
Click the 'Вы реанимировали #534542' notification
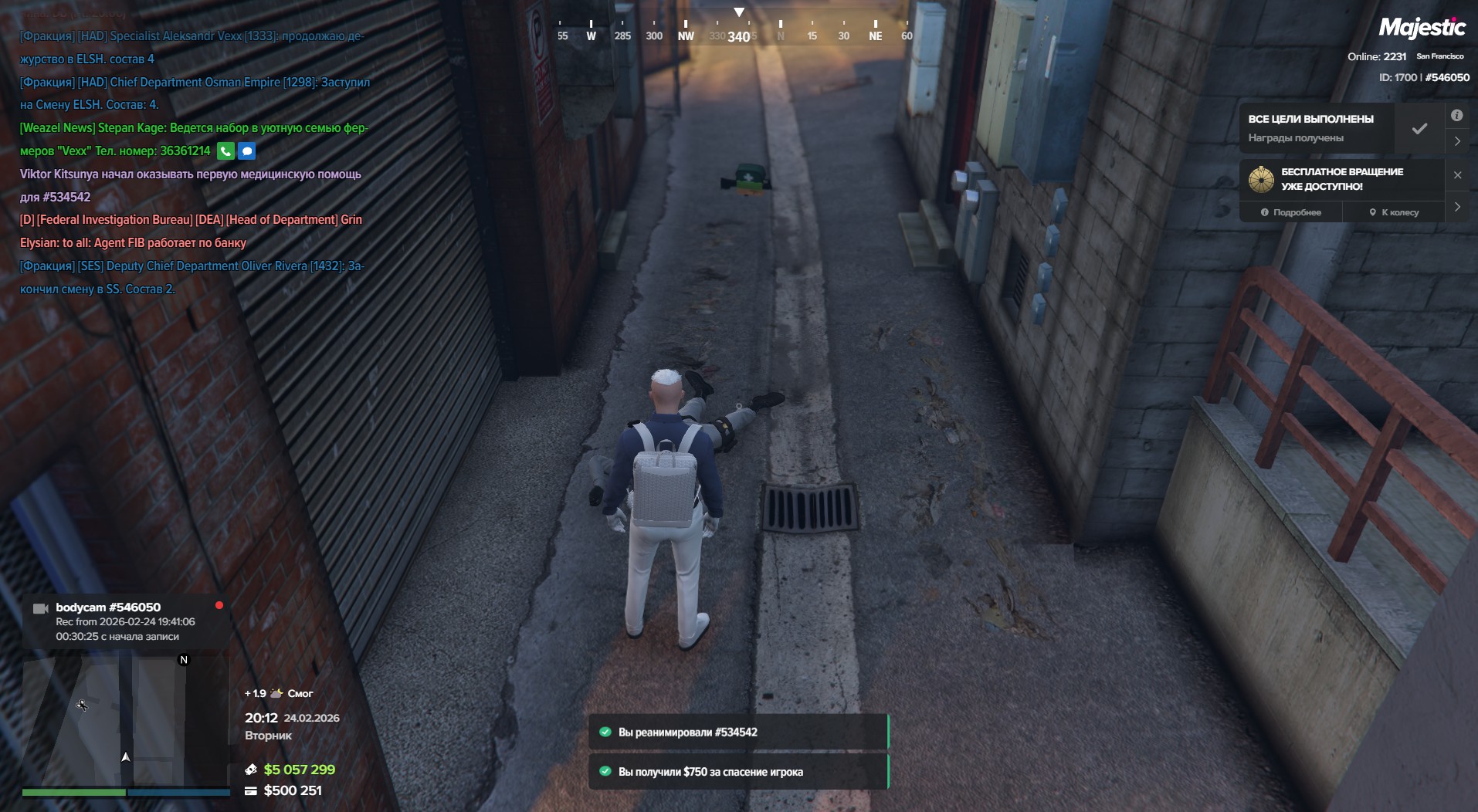(737, 732)
